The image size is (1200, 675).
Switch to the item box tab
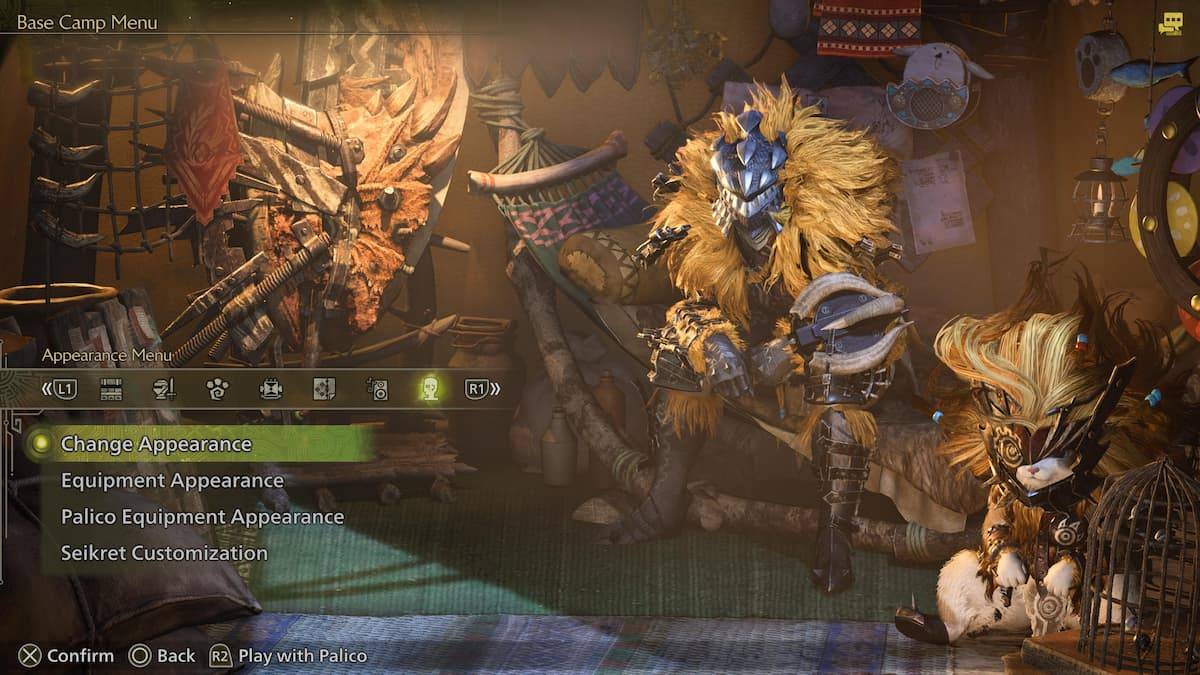click(111, 389)
